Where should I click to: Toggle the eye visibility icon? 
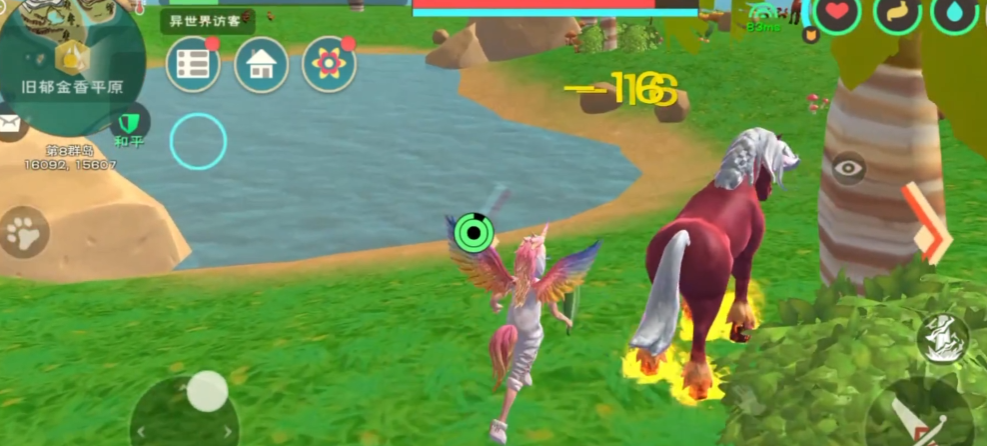pyautogui.click(x=848, y=168)
